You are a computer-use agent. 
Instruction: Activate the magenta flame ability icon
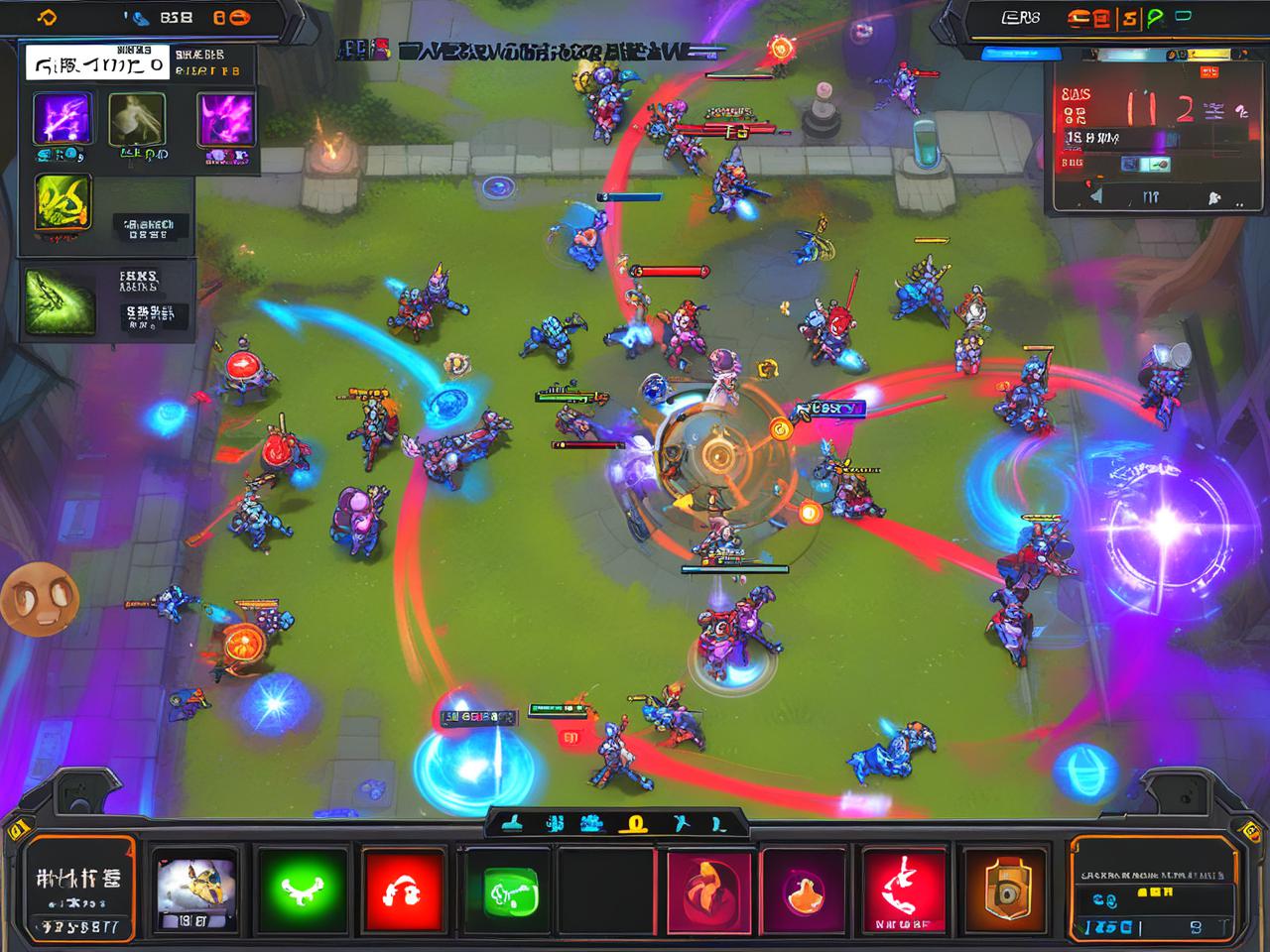tap(226, 120)
